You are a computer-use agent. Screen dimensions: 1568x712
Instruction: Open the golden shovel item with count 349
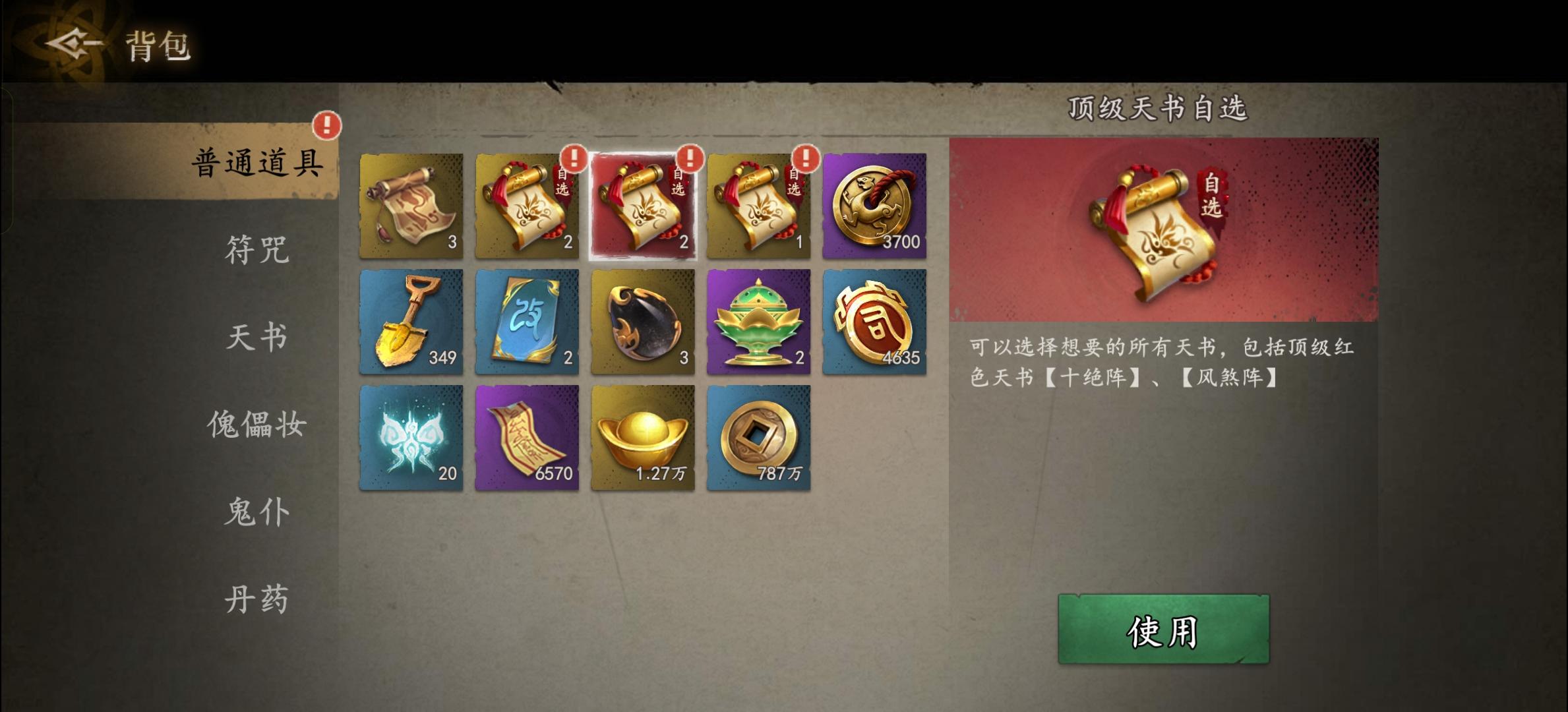(x=411, y=322)
